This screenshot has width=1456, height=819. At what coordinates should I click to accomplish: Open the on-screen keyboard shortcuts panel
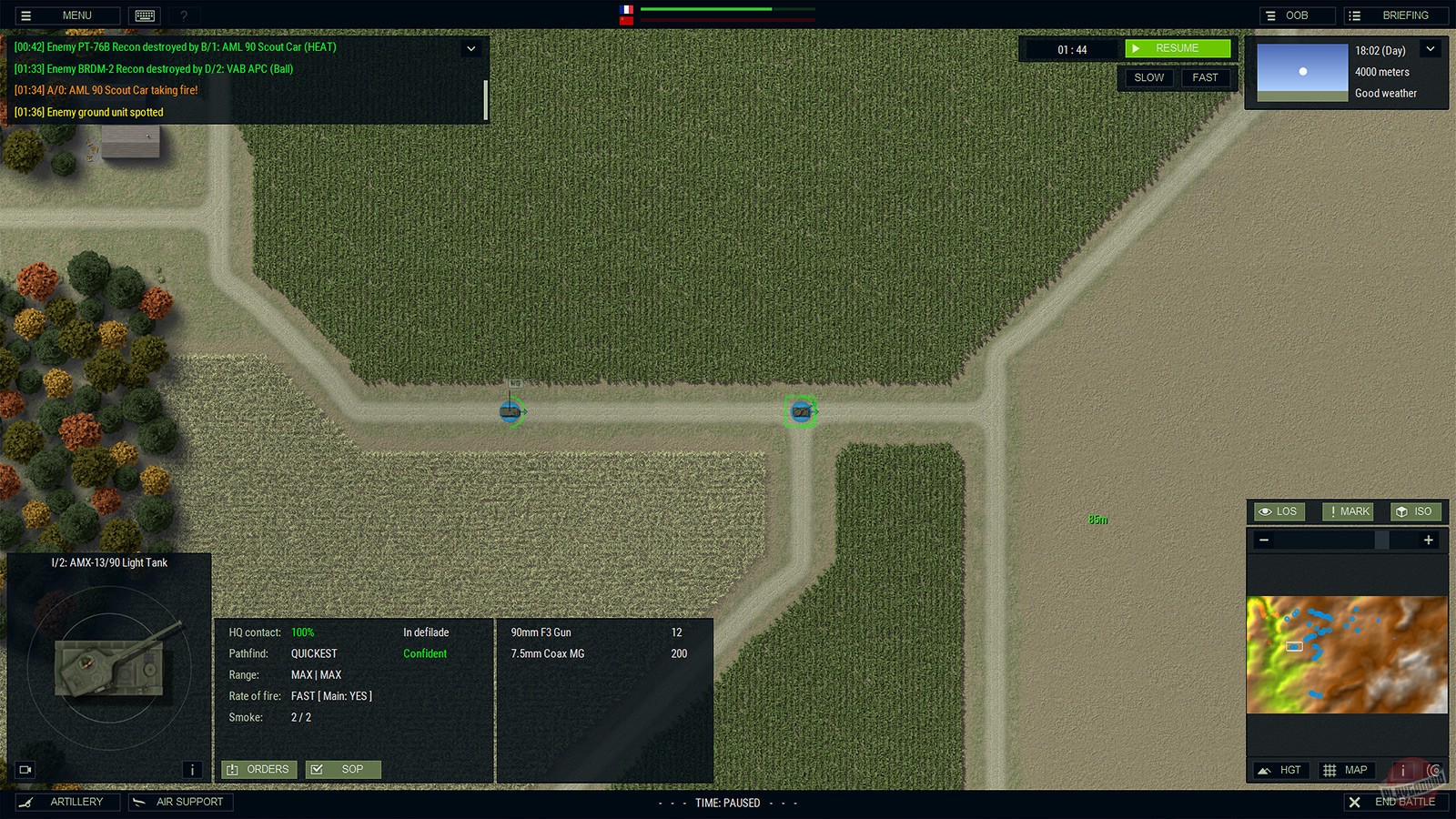(x=144, y=15)
